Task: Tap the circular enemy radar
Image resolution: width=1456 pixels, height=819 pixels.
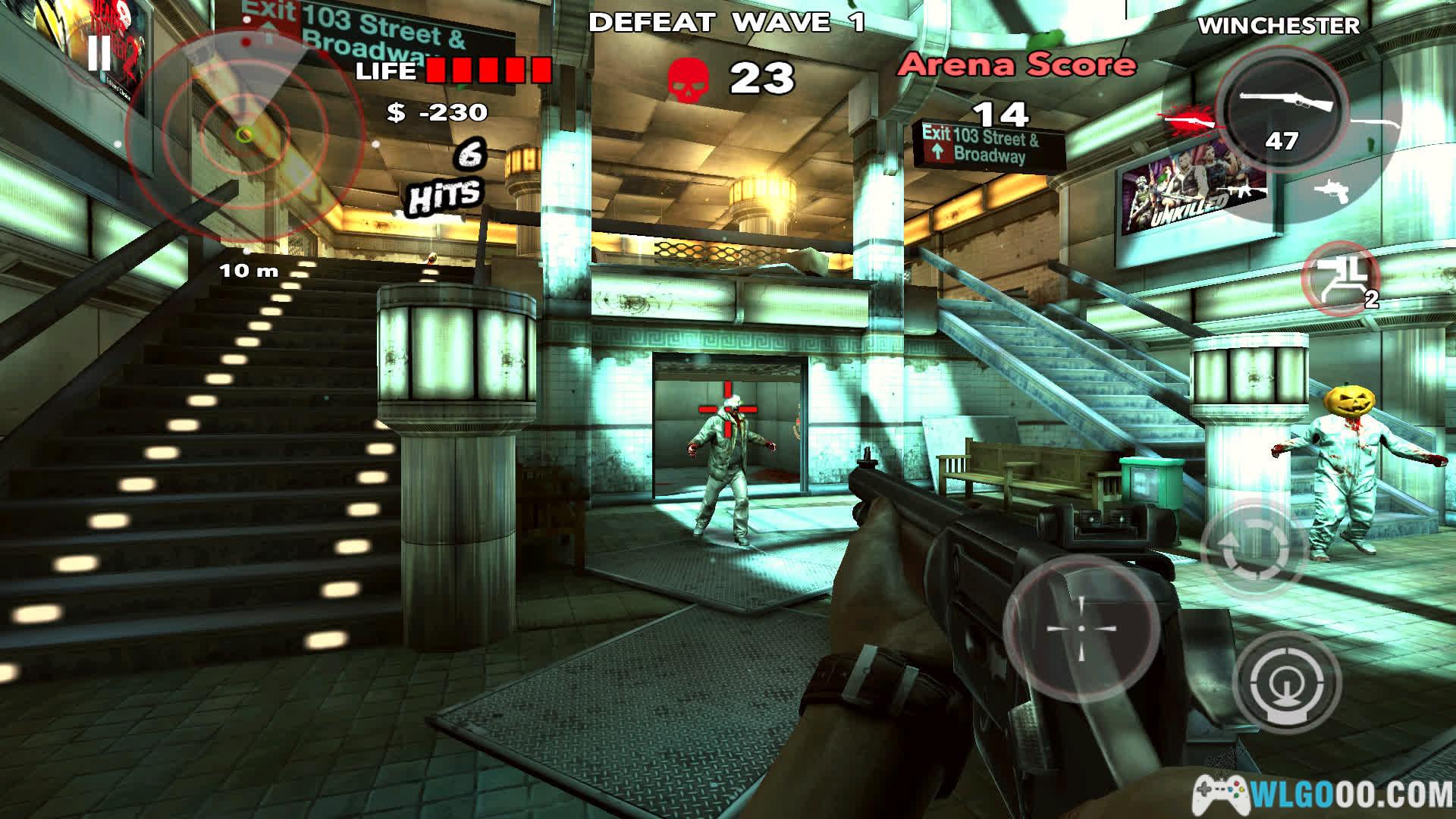Action: [244, 134]
